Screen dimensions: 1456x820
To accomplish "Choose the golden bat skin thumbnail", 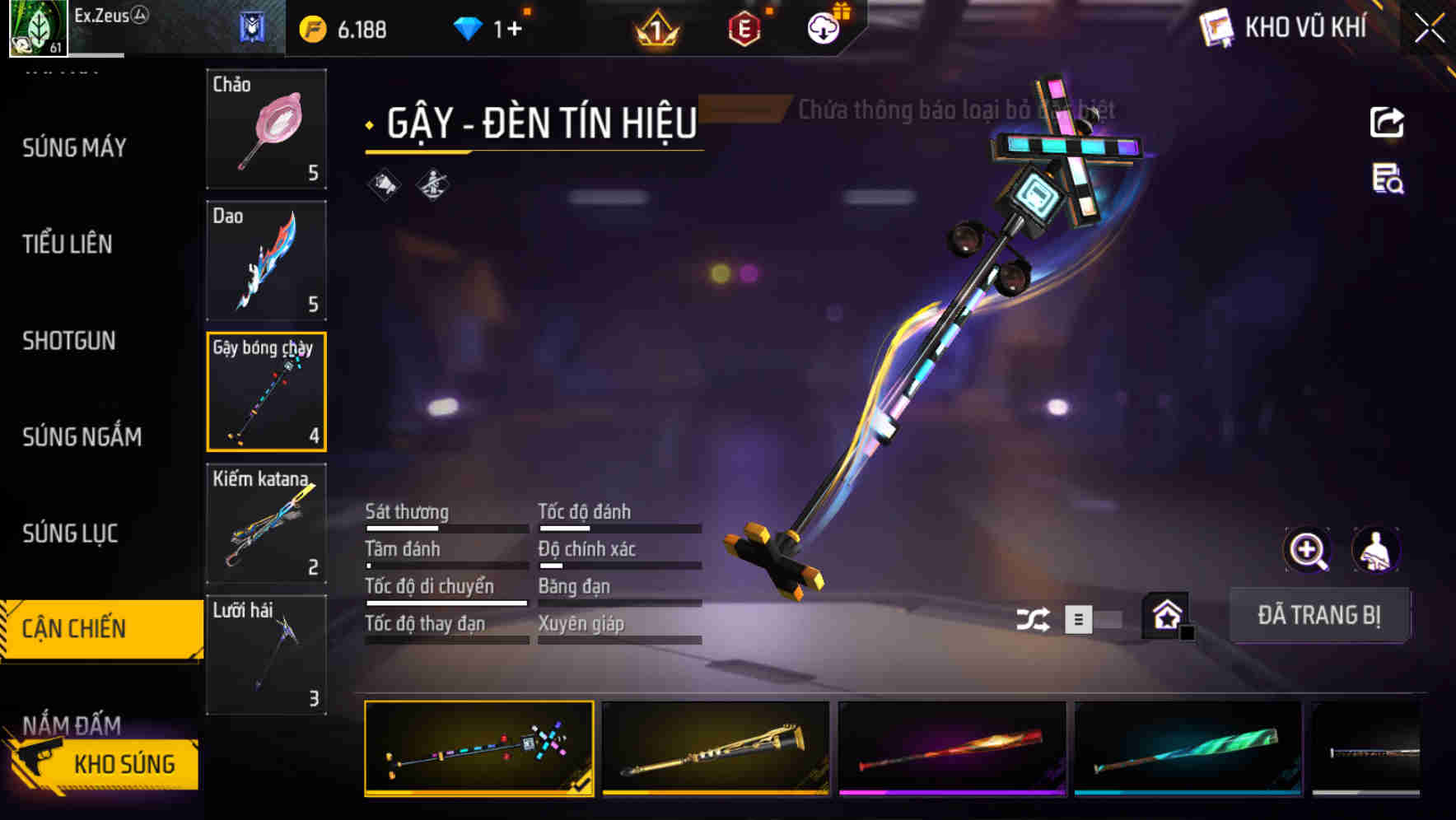I will [716, 748].
